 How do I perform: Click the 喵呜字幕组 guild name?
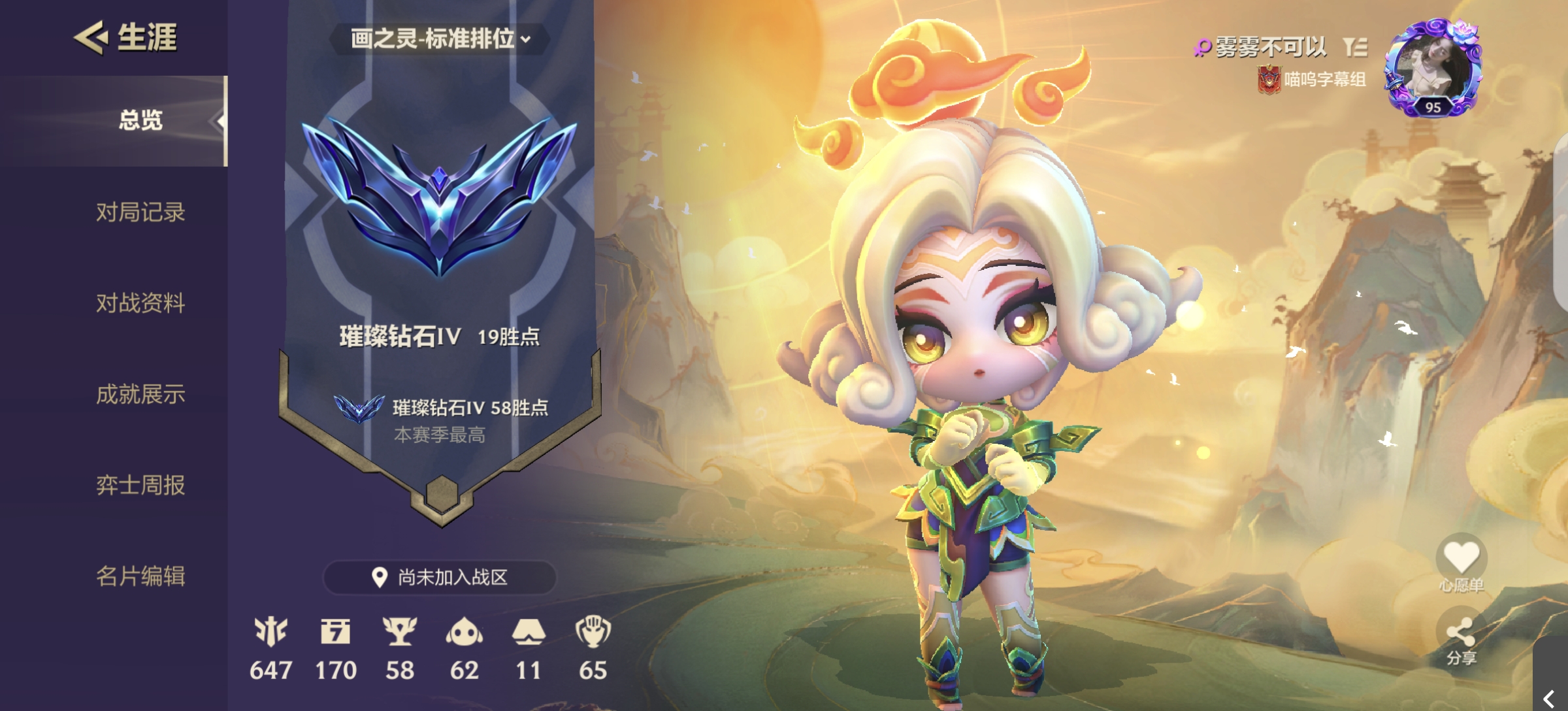coord(1324,80)
